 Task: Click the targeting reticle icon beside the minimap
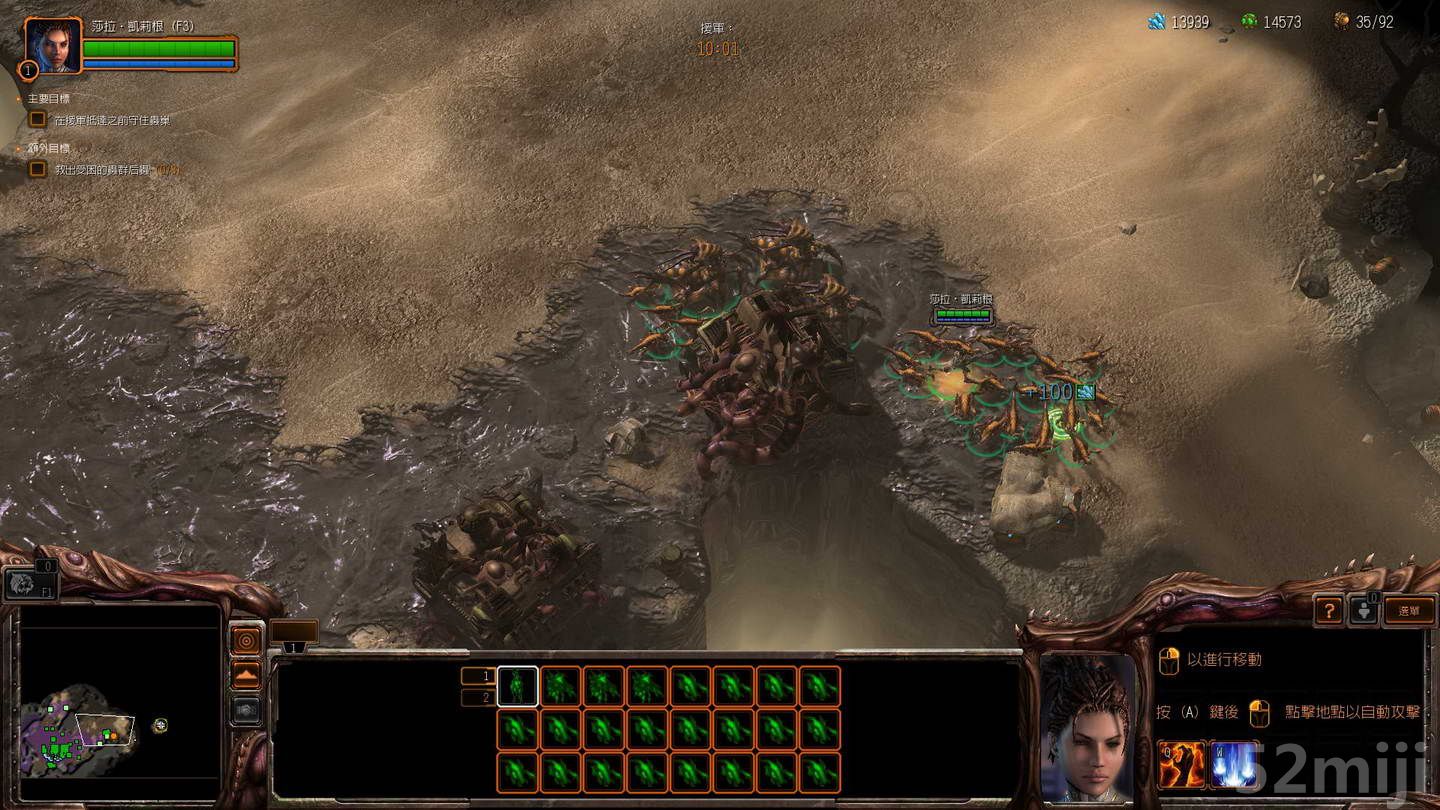point(247,641)
